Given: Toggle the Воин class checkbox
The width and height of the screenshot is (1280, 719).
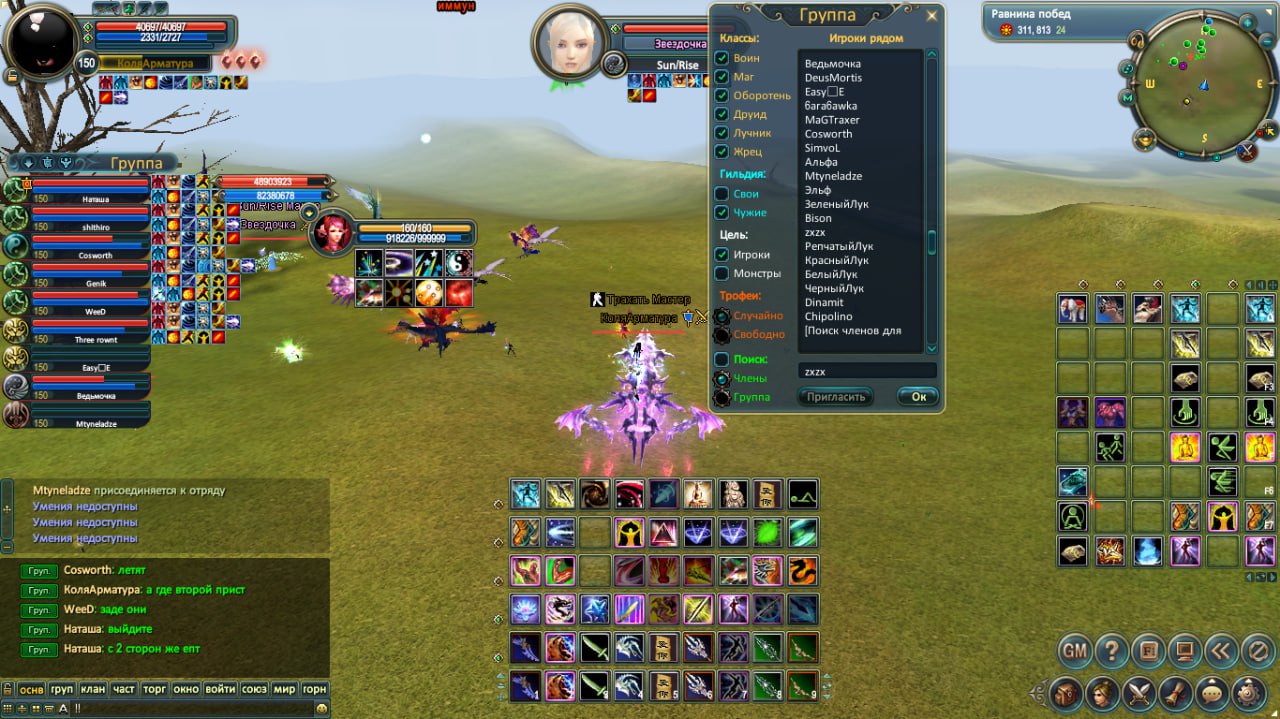Looking at the screenshot, I should [x=721, y=58].
